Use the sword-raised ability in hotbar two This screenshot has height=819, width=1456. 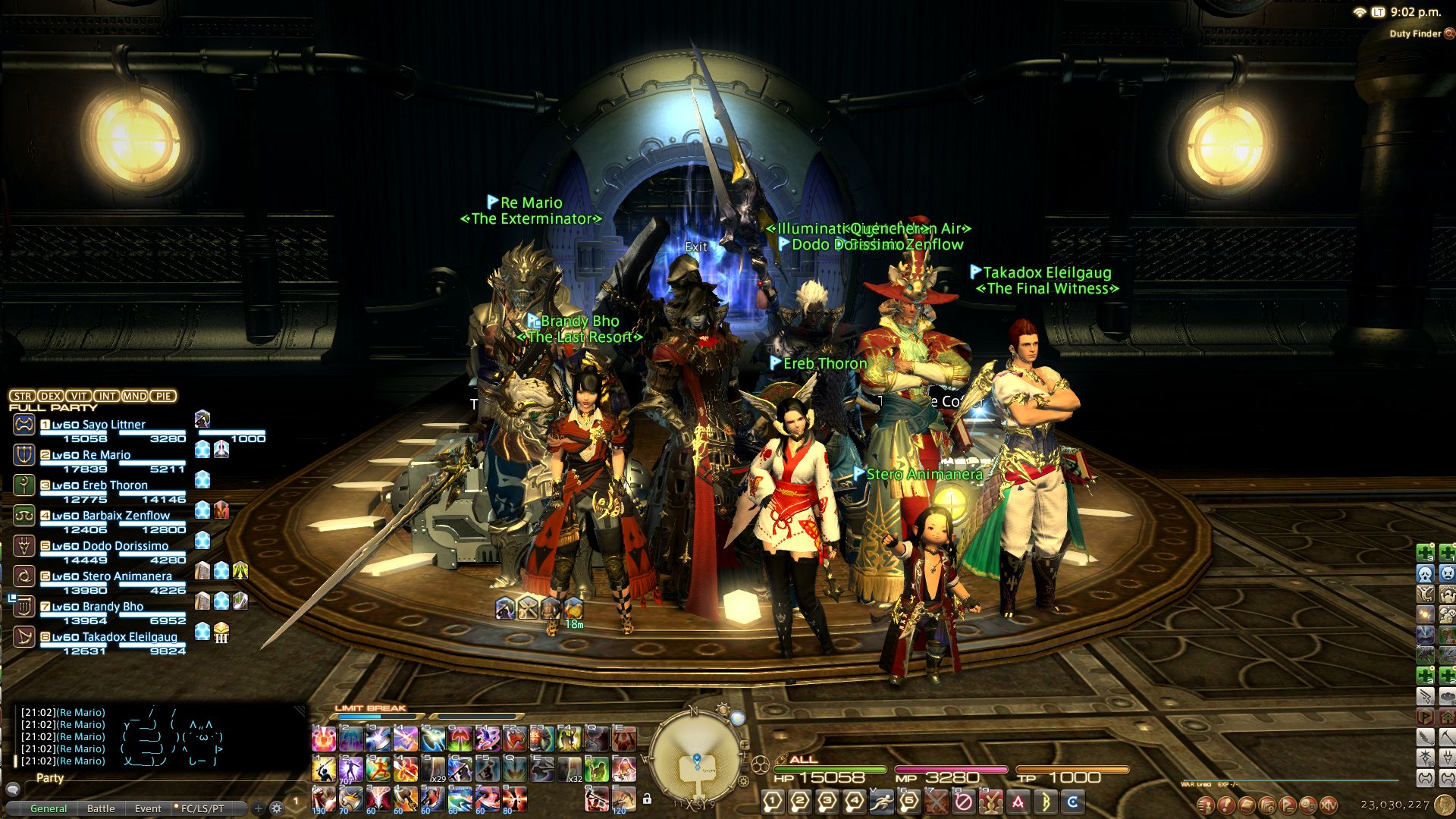pos(324,769)
